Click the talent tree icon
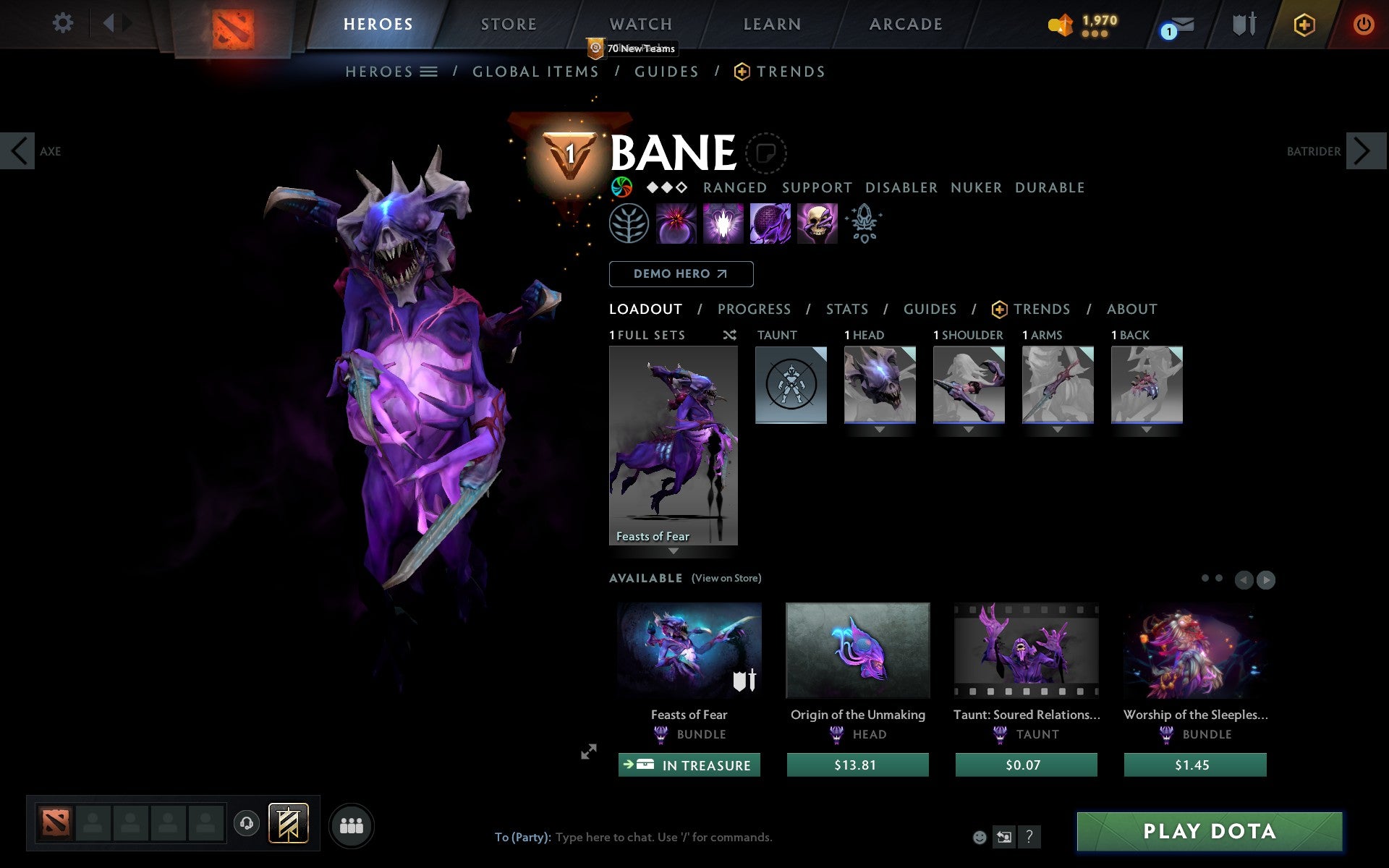 pos(630,224)
